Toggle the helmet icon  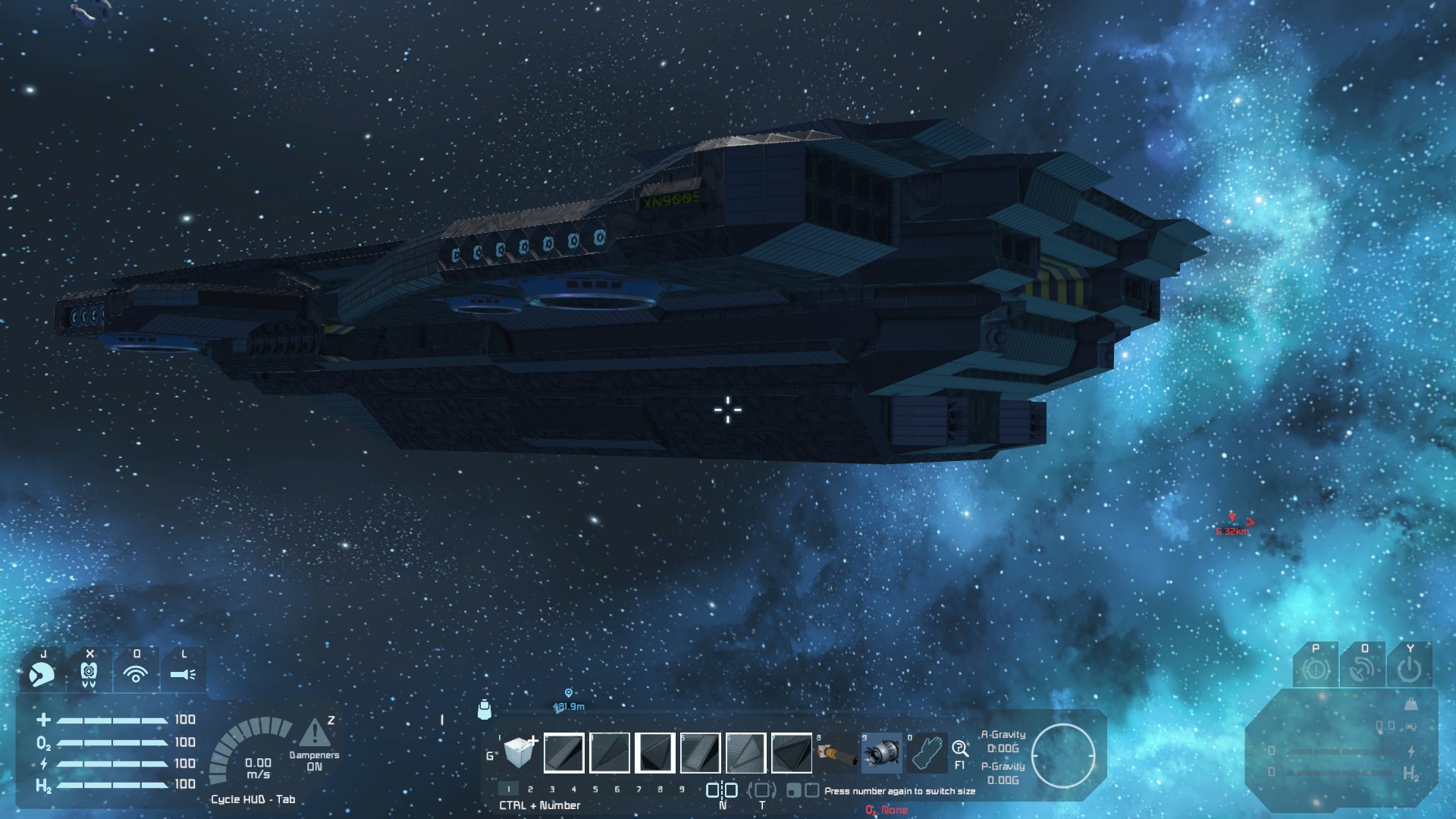point(42,673)
